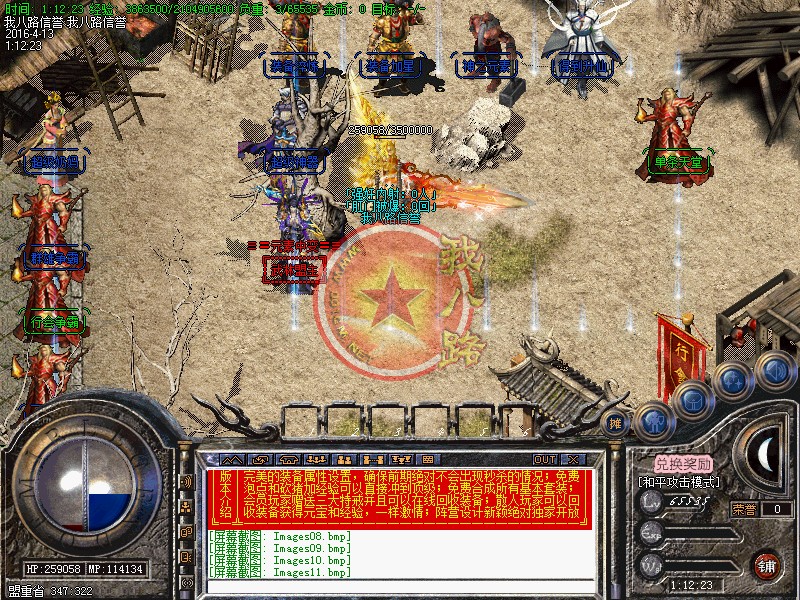Toggle the sound speaker button
This screenshot has height=600, width=800.
774,367
